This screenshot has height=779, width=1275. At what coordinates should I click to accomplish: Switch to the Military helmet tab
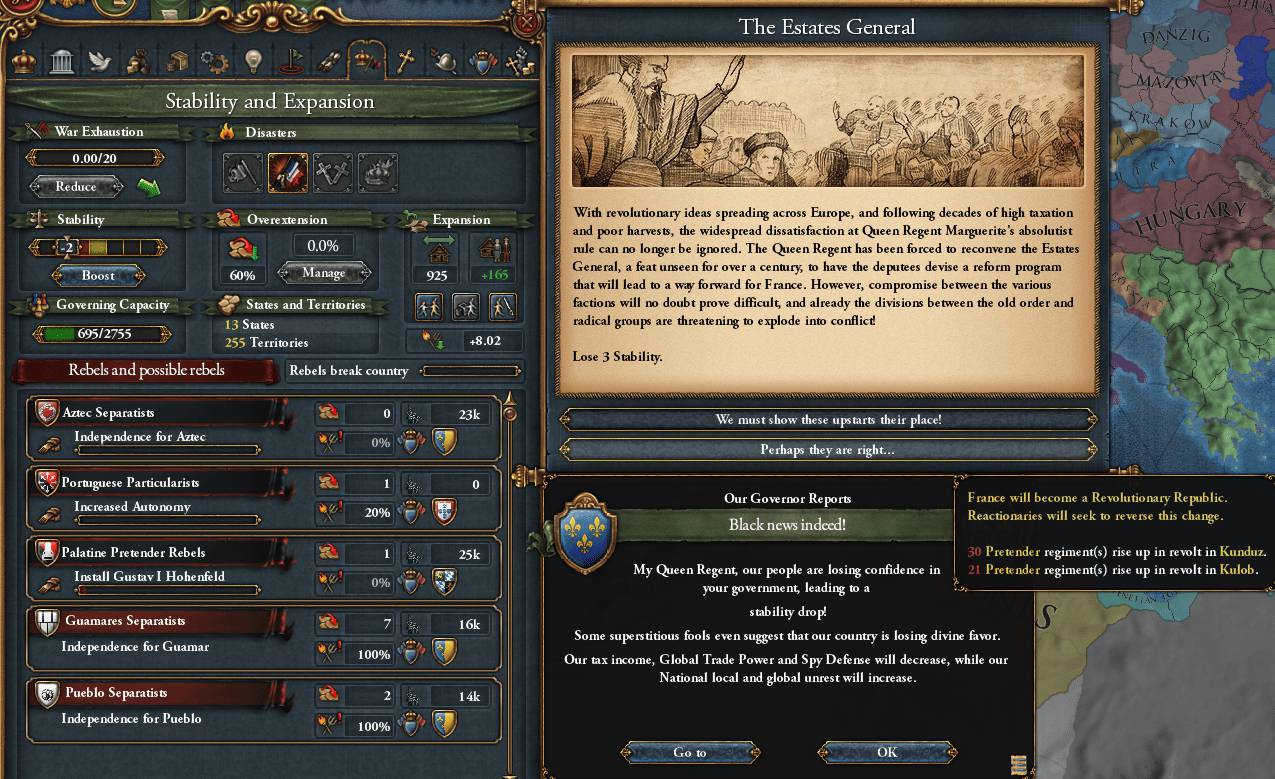click(444, 62)
